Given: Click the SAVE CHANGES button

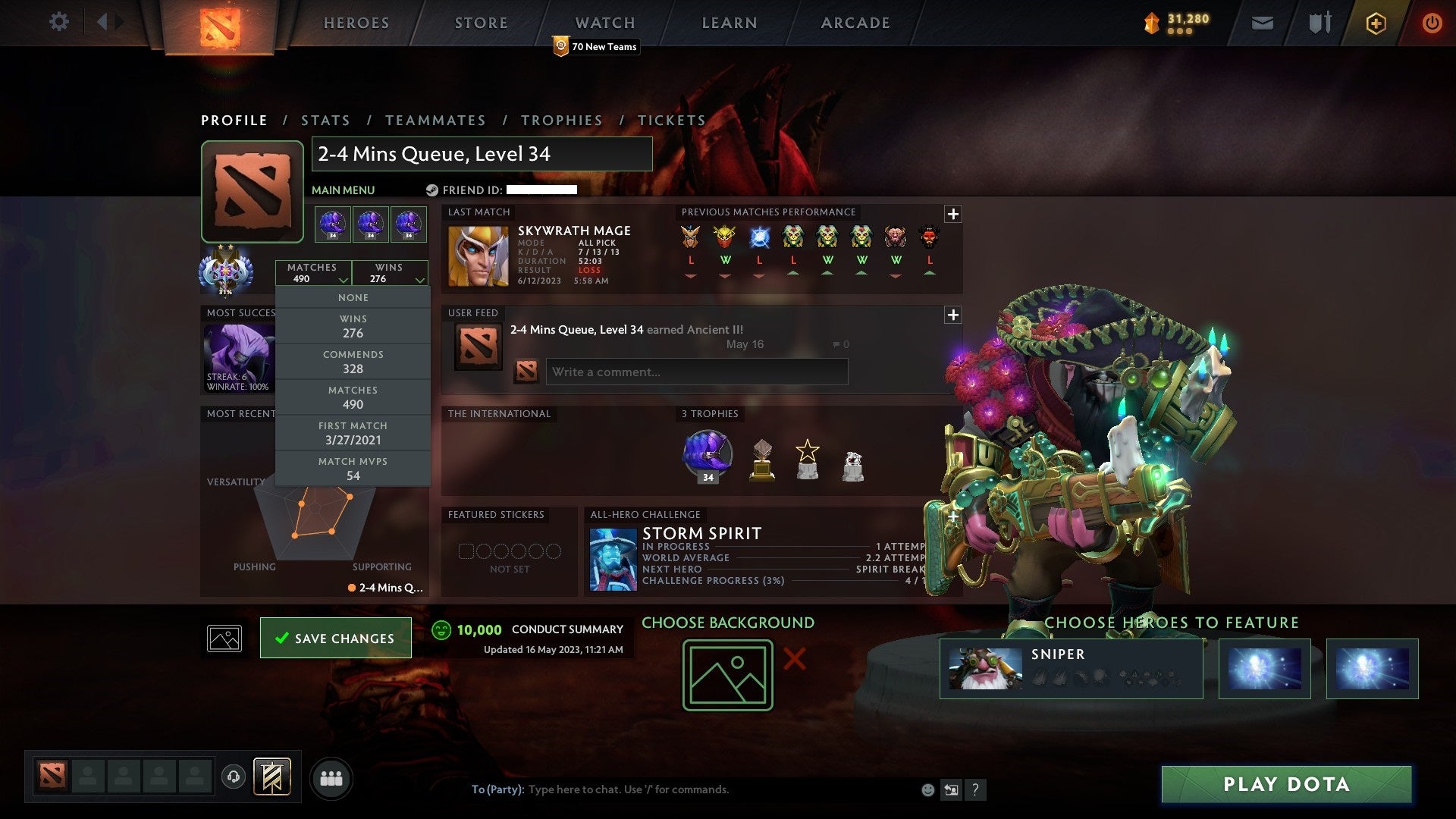Looking at the screenshot, I should [x=335, y=638].
